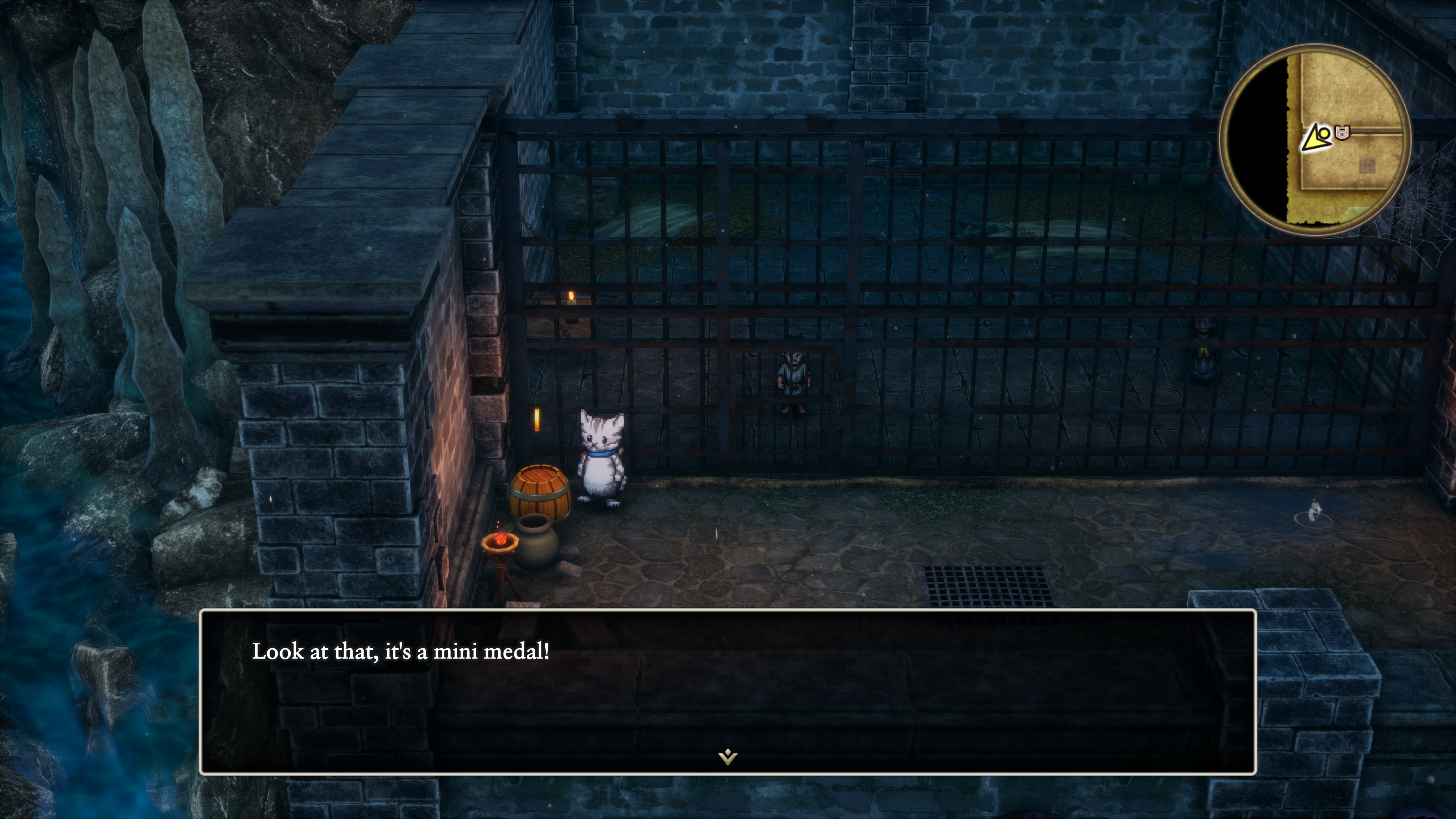Click the mini medal dialogue box
The height and width of the screenshot is (819, 1456).
(x=728, y=691)
